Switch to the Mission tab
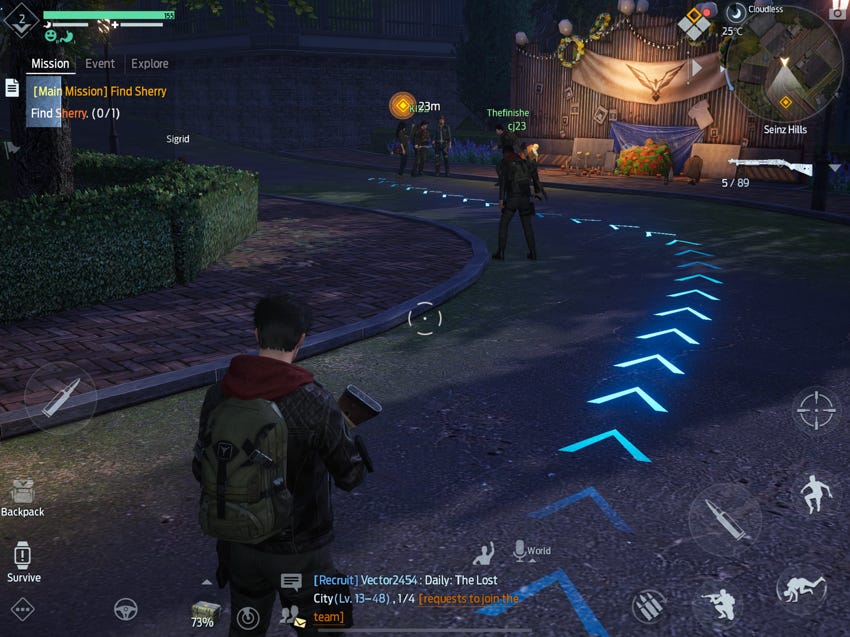The width and height of the screenshot is (850, 637). pos(50,63)
